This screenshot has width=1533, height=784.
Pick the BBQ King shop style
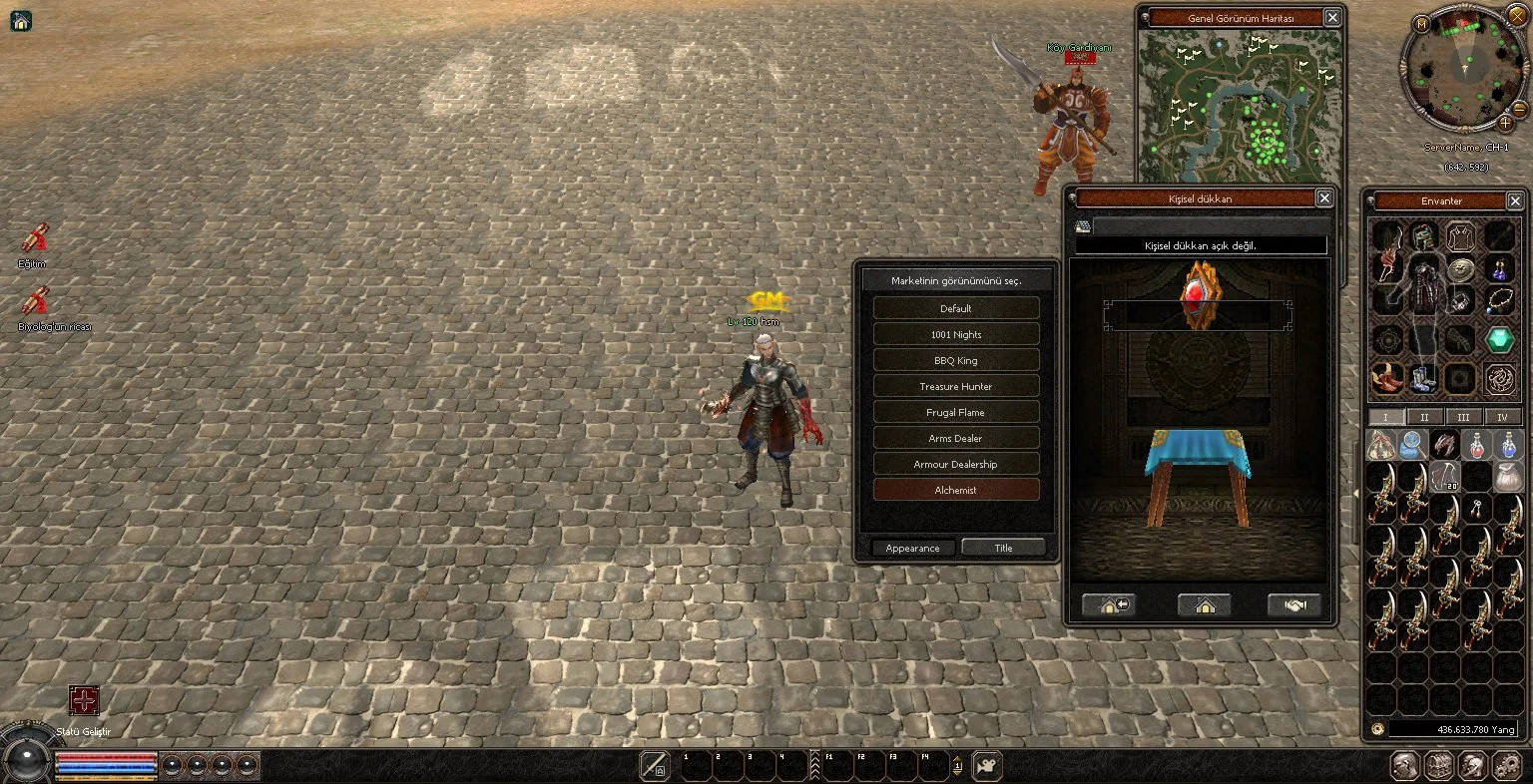[x=955, y=360]
